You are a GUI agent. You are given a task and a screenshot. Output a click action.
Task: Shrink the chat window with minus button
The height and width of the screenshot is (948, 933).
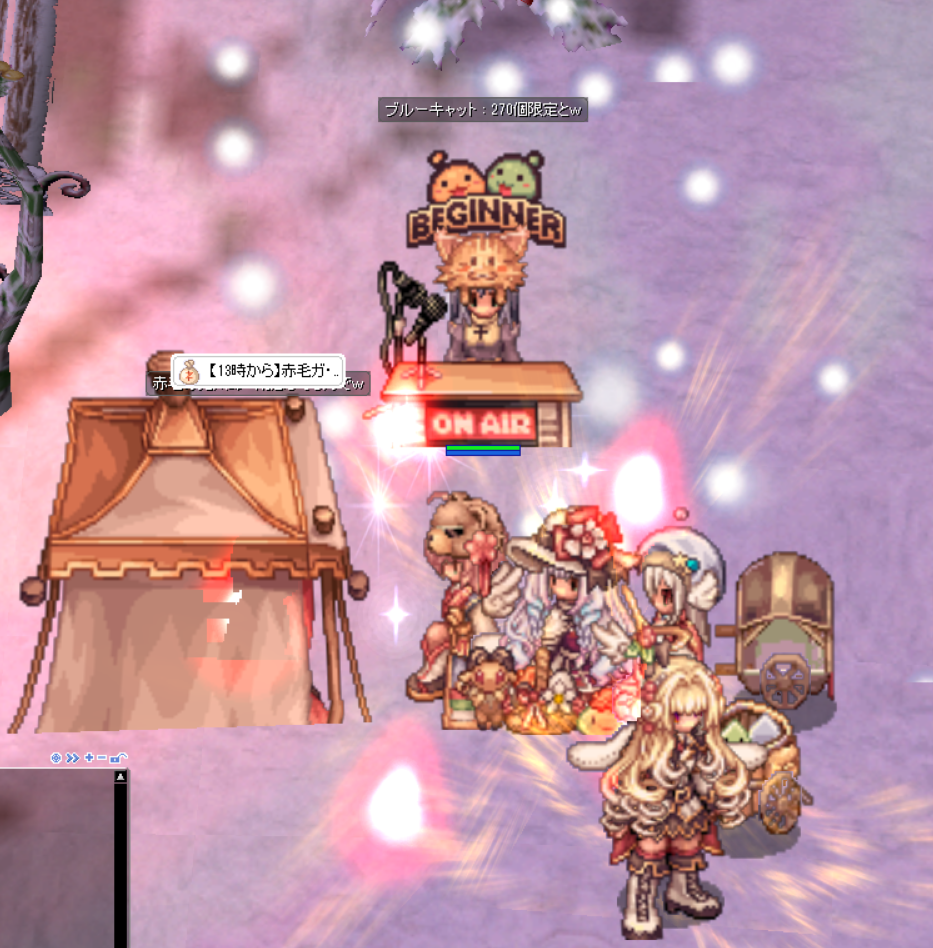[102, 758]
